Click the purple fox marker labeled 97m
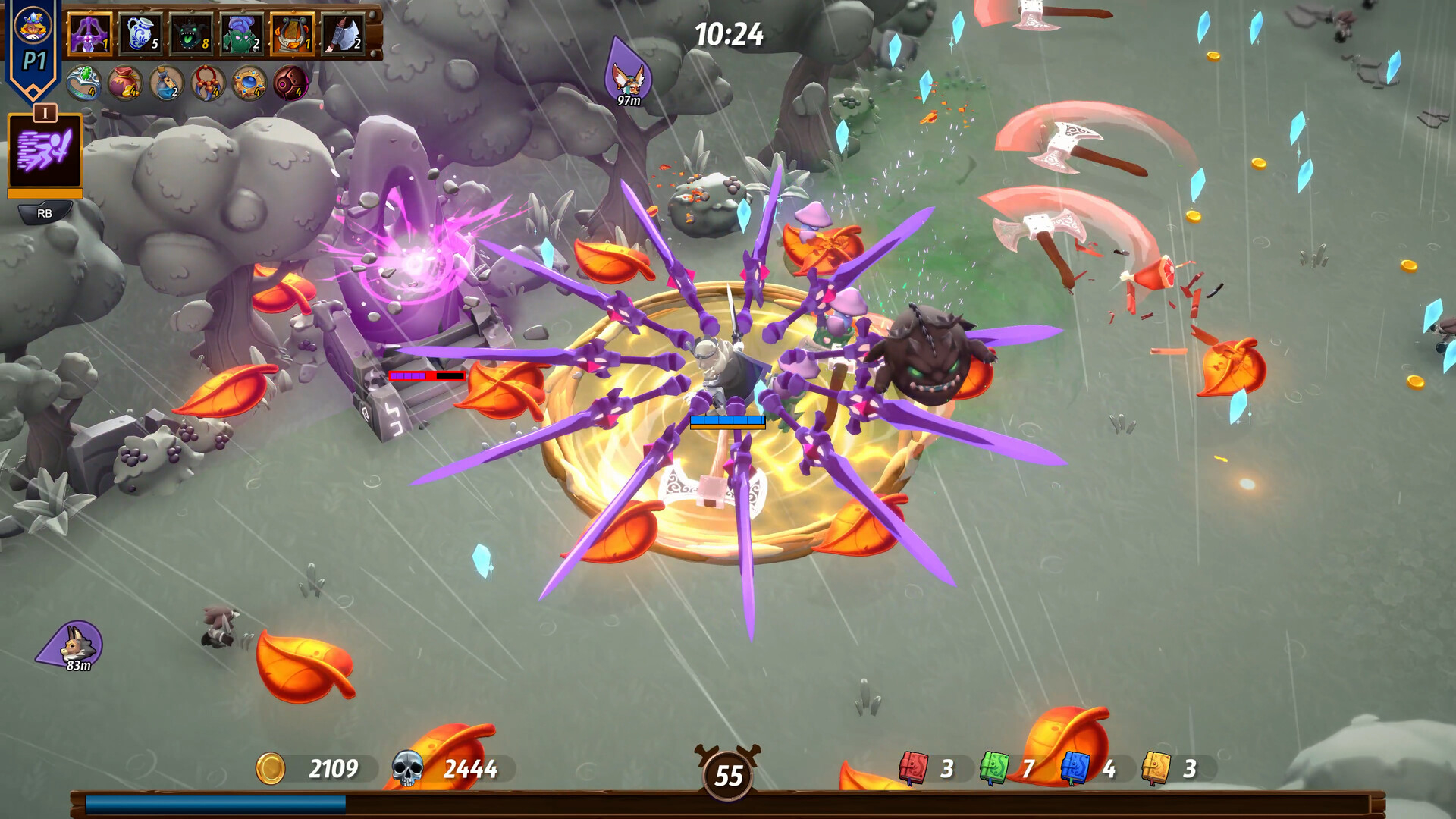Image resolution: width=1456 pixels, height=819 pixels. tap(629, 76)
